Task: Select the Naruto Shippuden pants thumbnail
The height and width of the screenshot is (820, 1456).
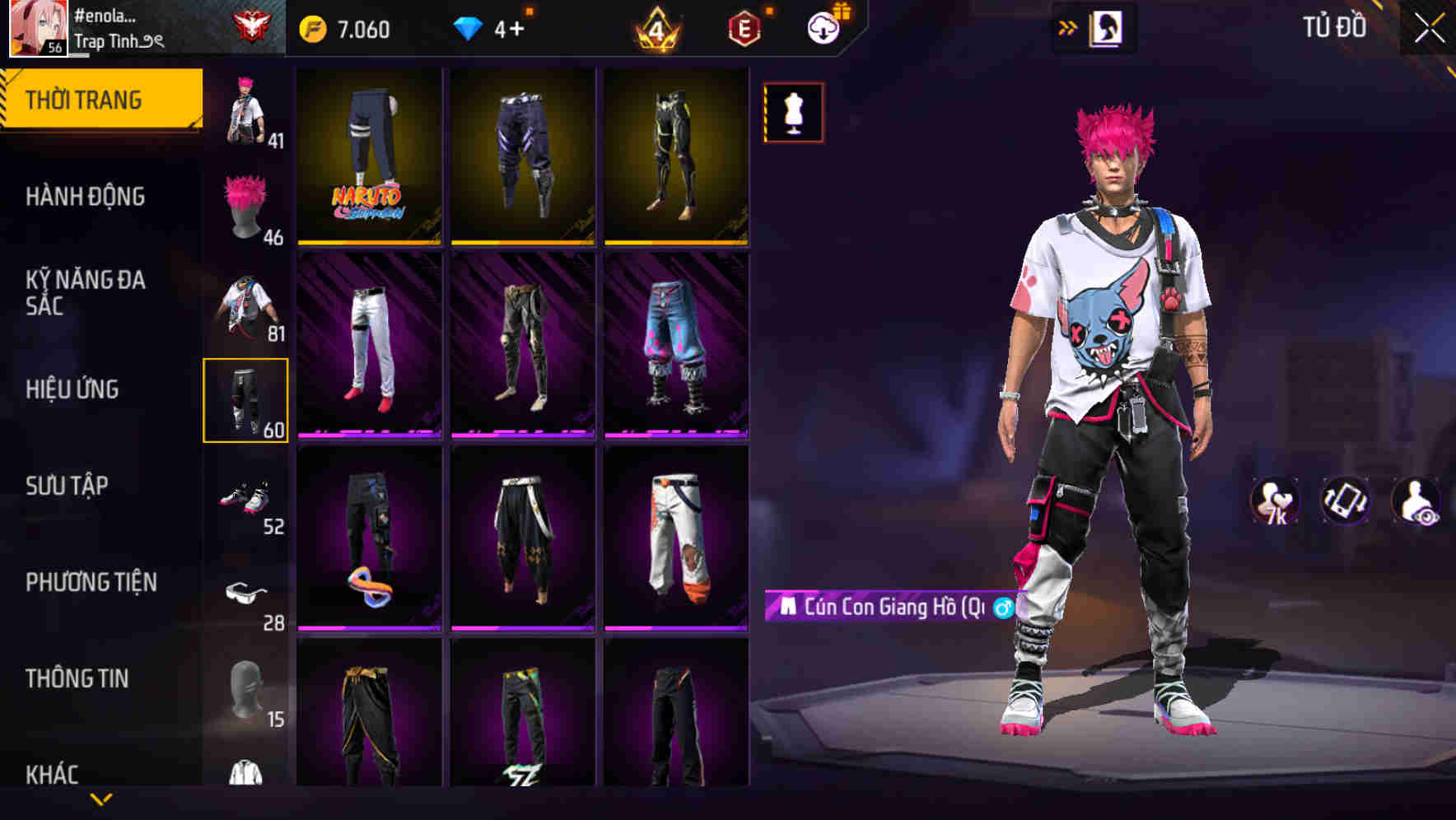Action: (x=368, y=156)
